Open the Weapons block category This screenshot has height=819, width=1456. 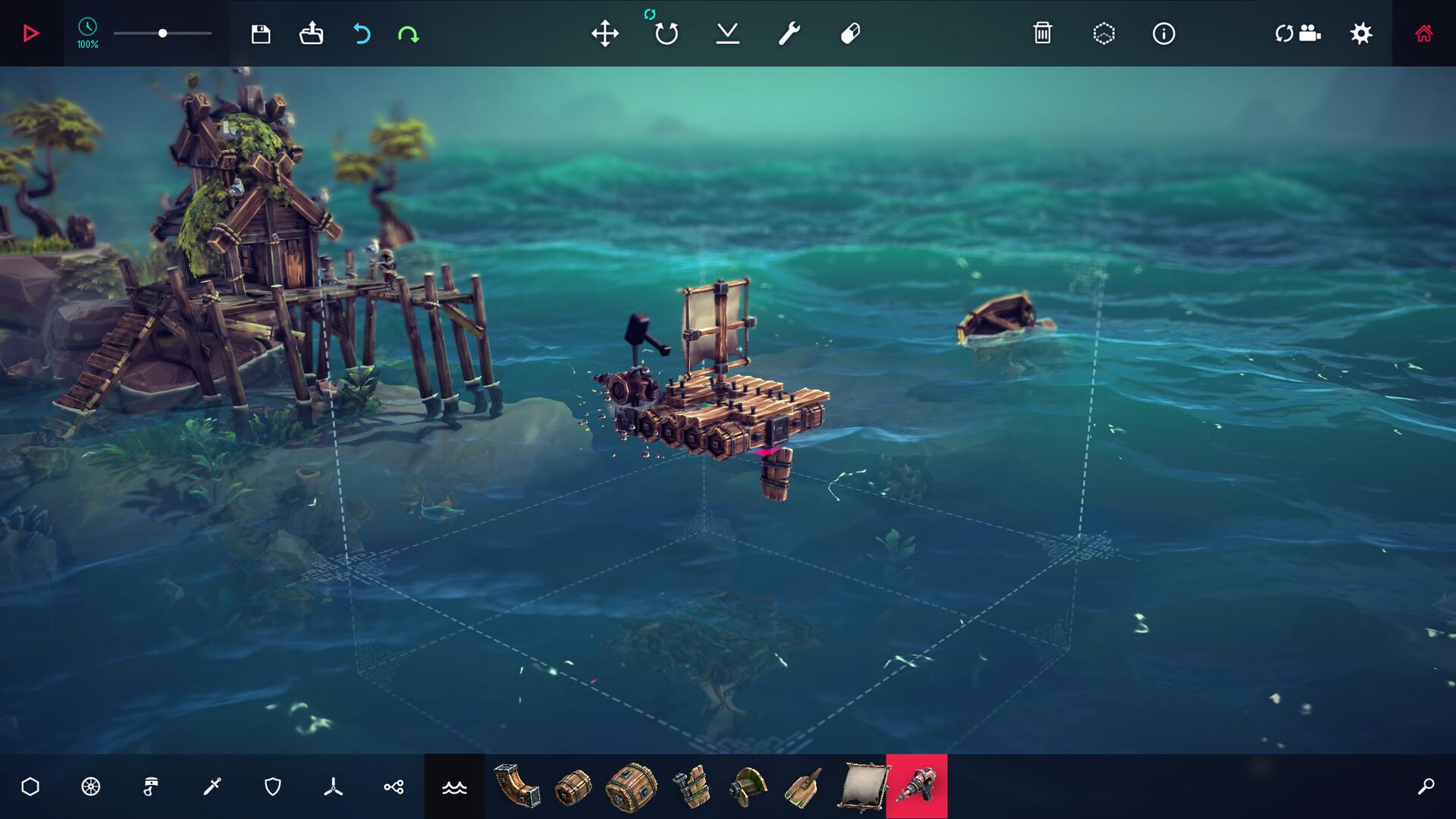coord(212,786)
